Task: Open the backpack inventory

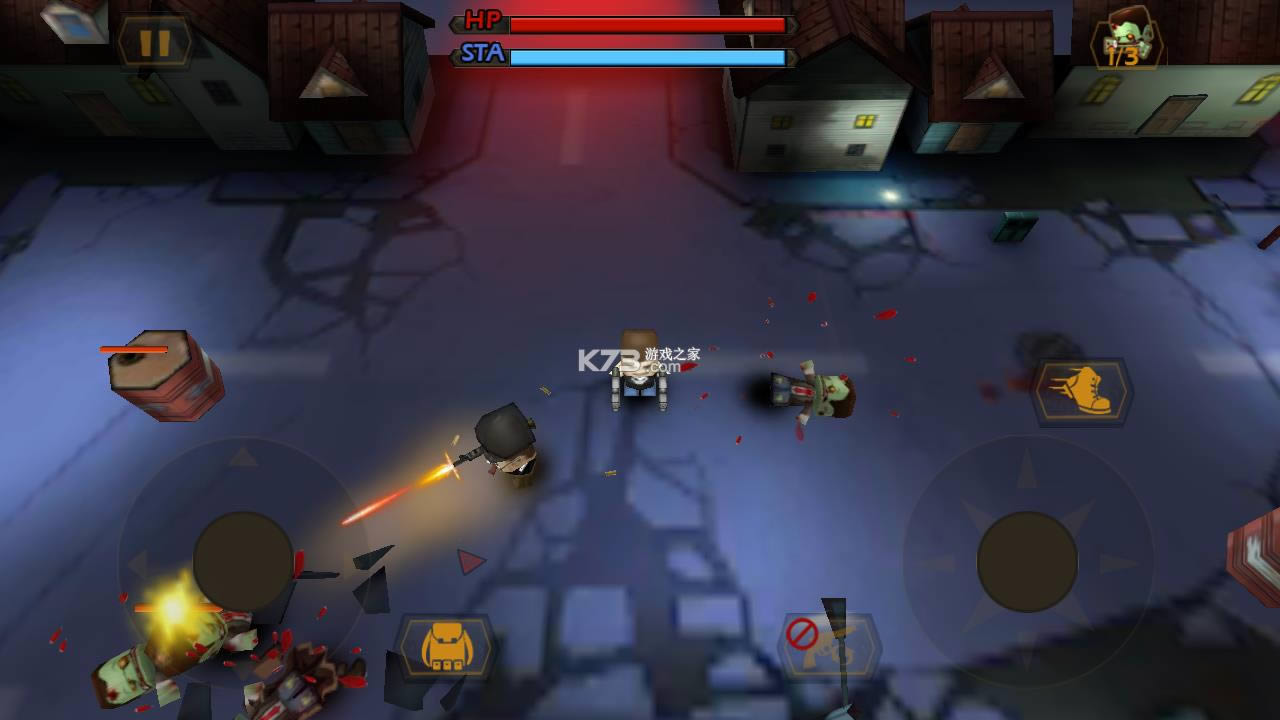Action: point(447,647)
